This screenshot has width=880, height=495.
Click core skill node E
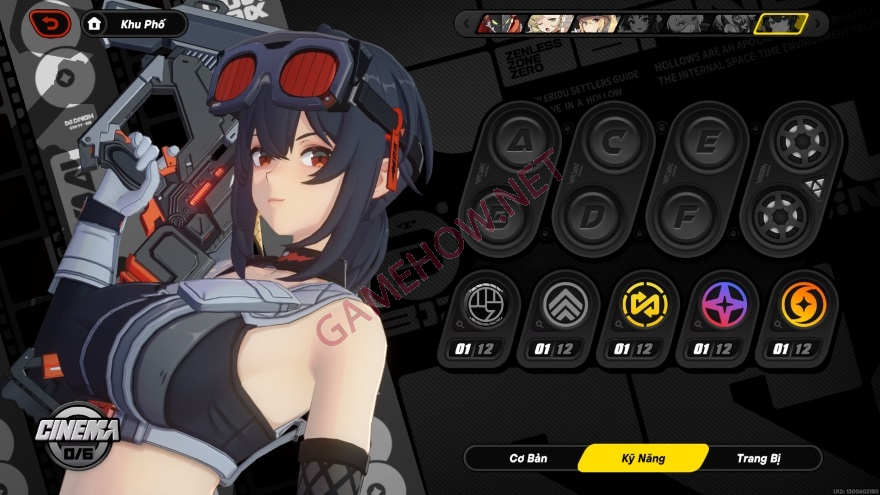point(706,142)
